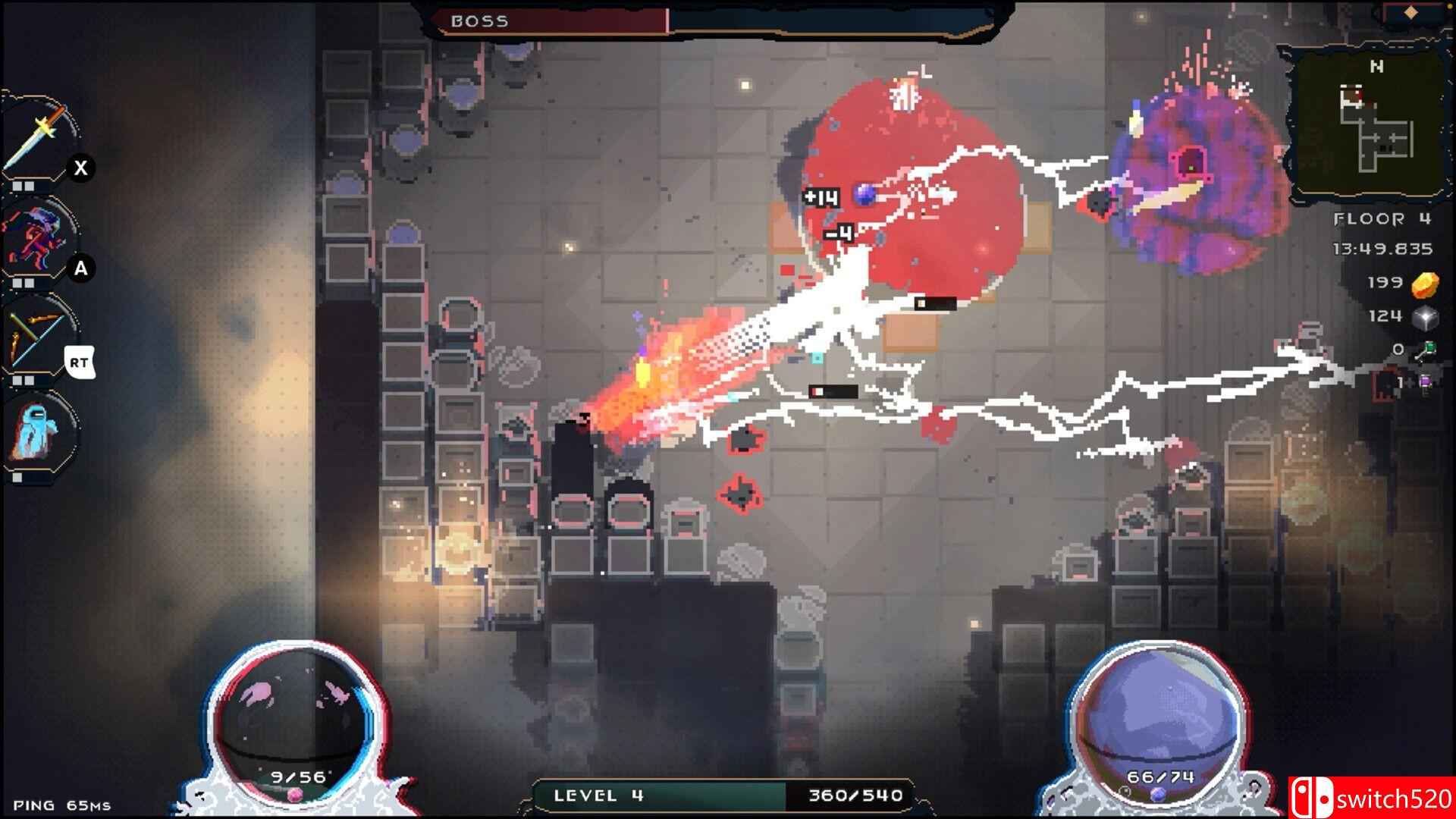Select the green-gem key icon
Screen dimensions: 1456x819
click(x=1426, y=350)
